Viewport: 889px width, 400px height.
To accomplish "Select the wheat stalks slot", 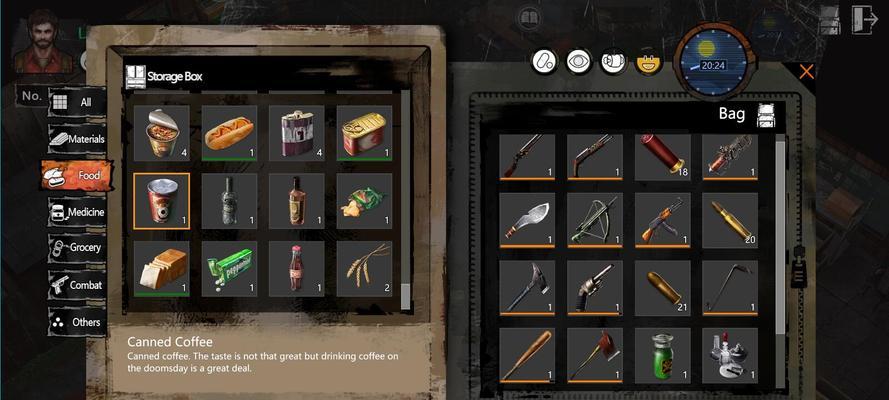I will (x=364, y=269).
